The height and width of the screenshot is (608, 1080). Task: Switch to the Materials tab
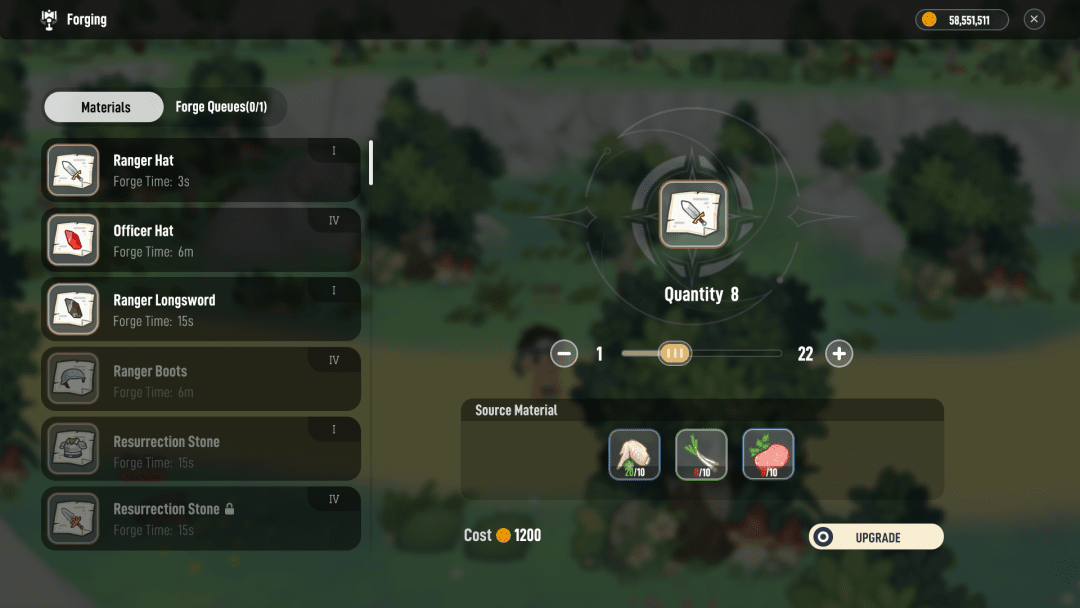click(x=104, y=107)
